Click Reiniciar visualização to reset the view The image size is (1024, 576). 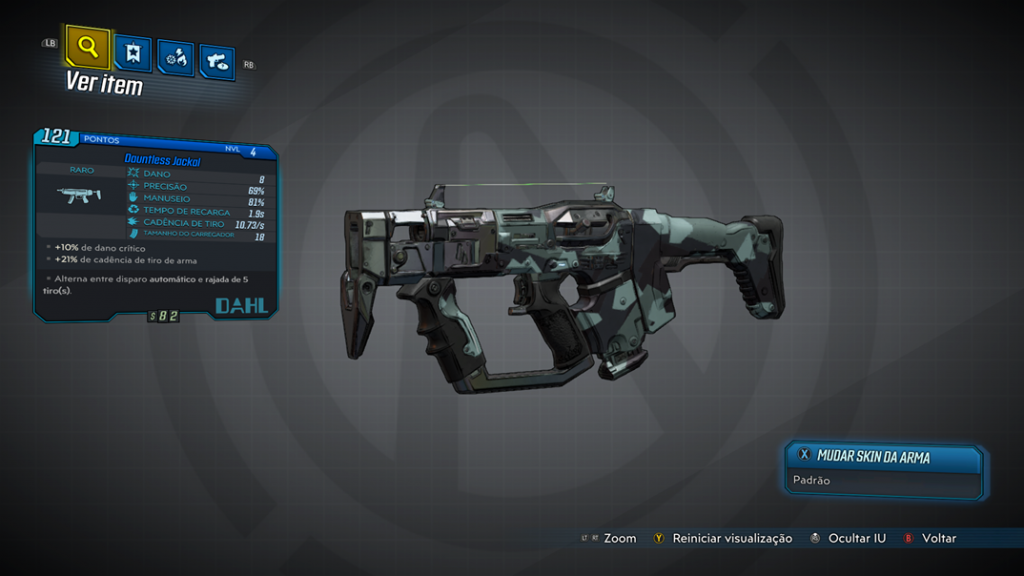(731, 538)
